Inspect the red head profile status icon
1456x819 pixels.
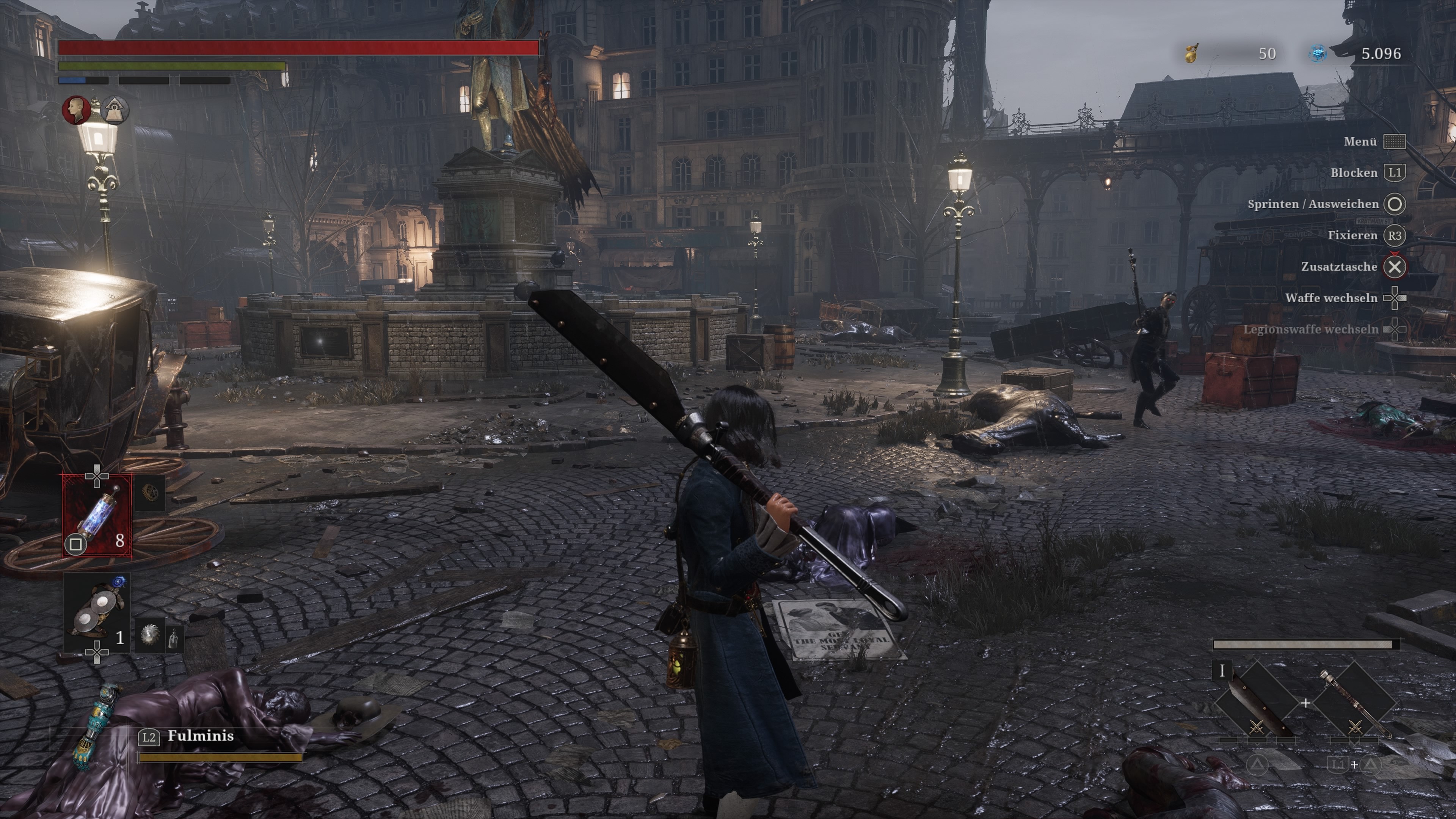point(76,110)
